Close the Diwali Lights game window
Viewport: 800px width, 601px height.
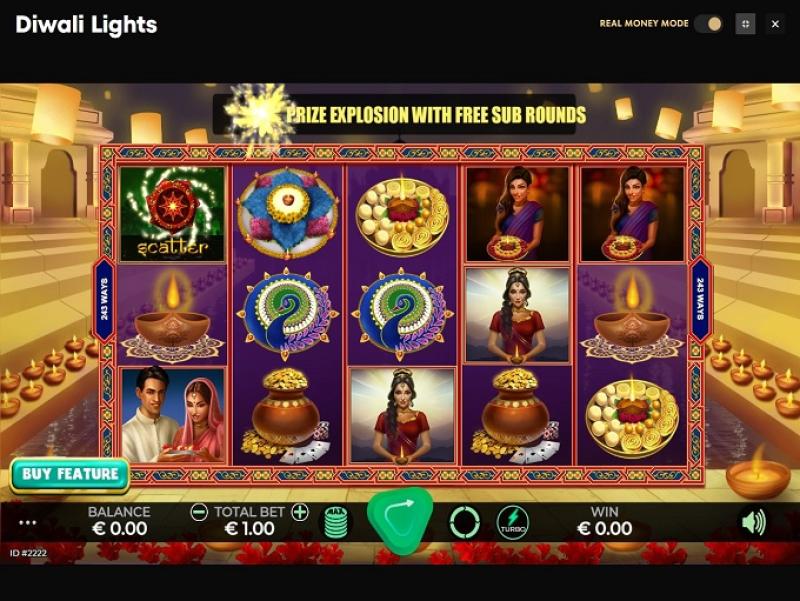click(775, 24)
